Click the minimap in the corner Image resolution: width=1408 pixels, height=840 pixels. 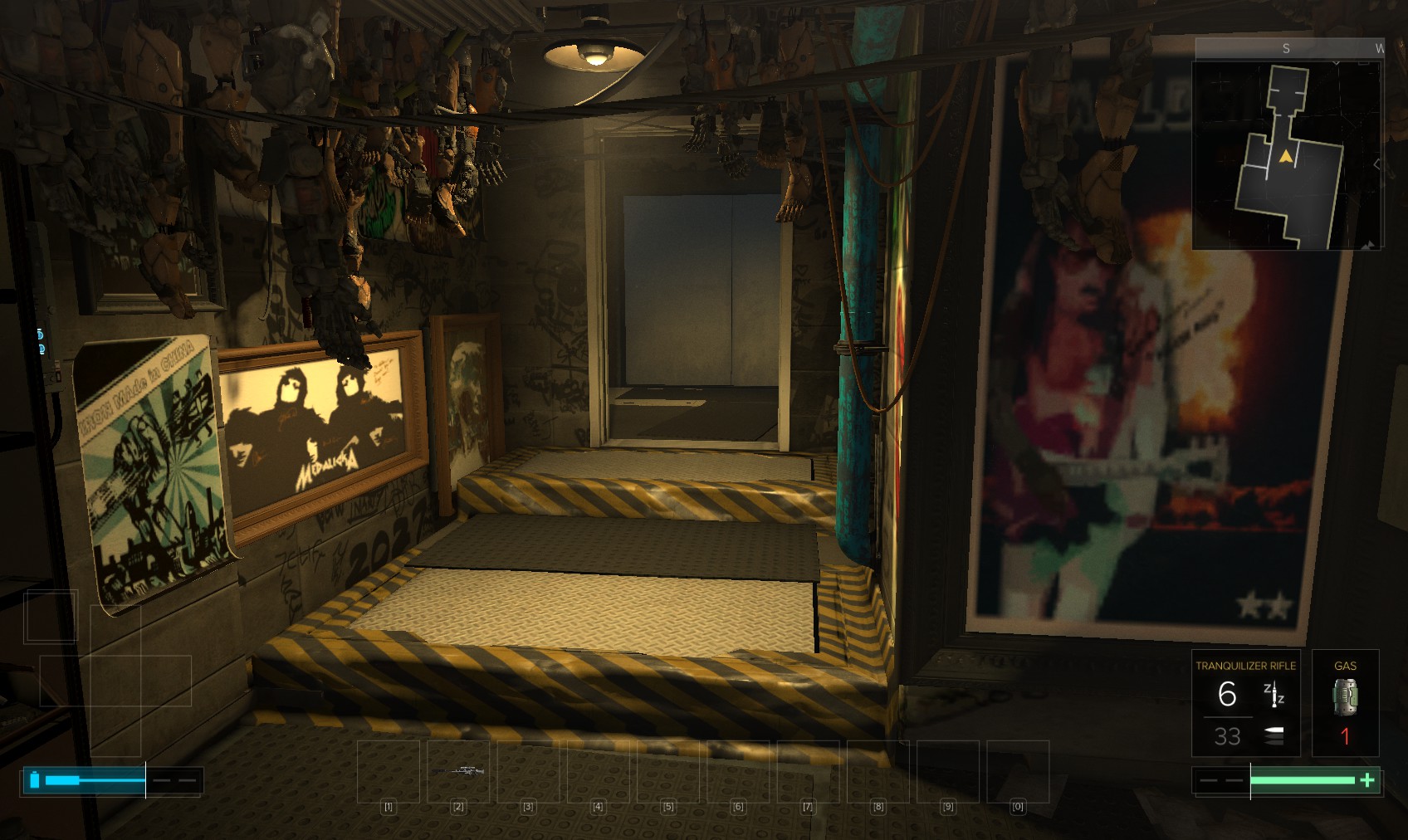click(1287, 155)
